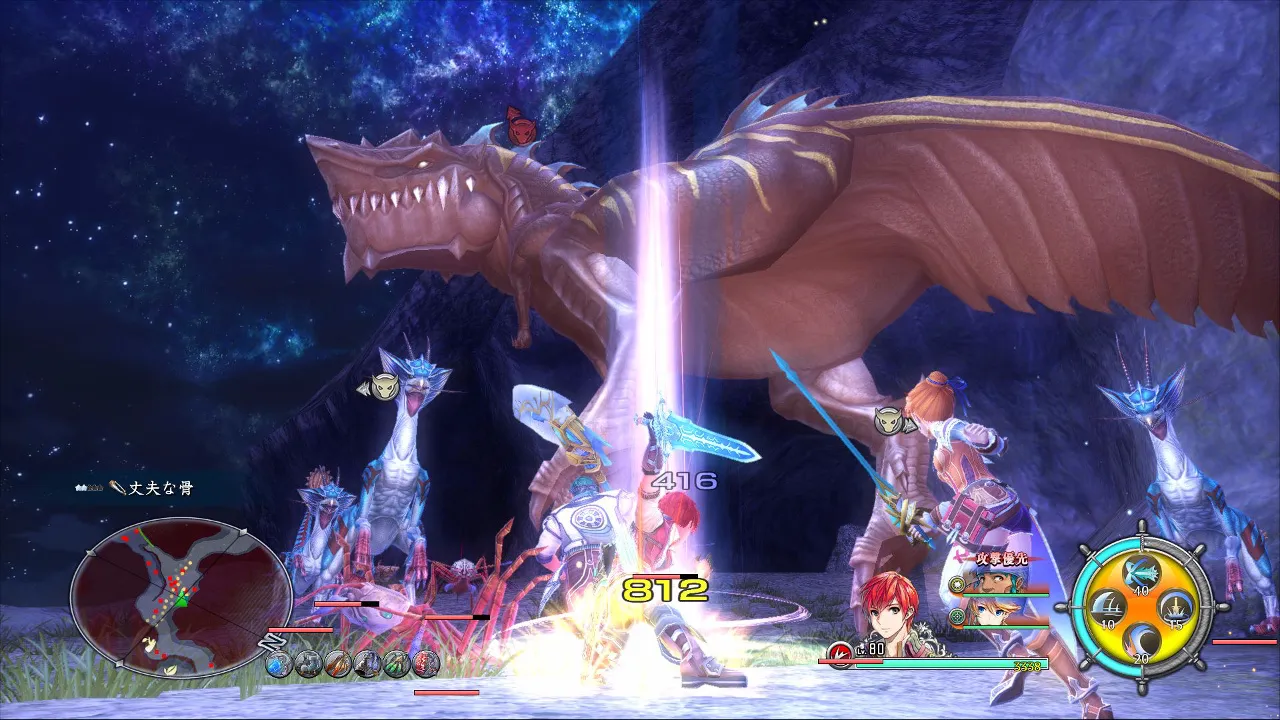Click the red attack-type emblem beside Lv. 80
Image resolution: width=1280 pixels, height=720 pixels.
pos(840,652)
